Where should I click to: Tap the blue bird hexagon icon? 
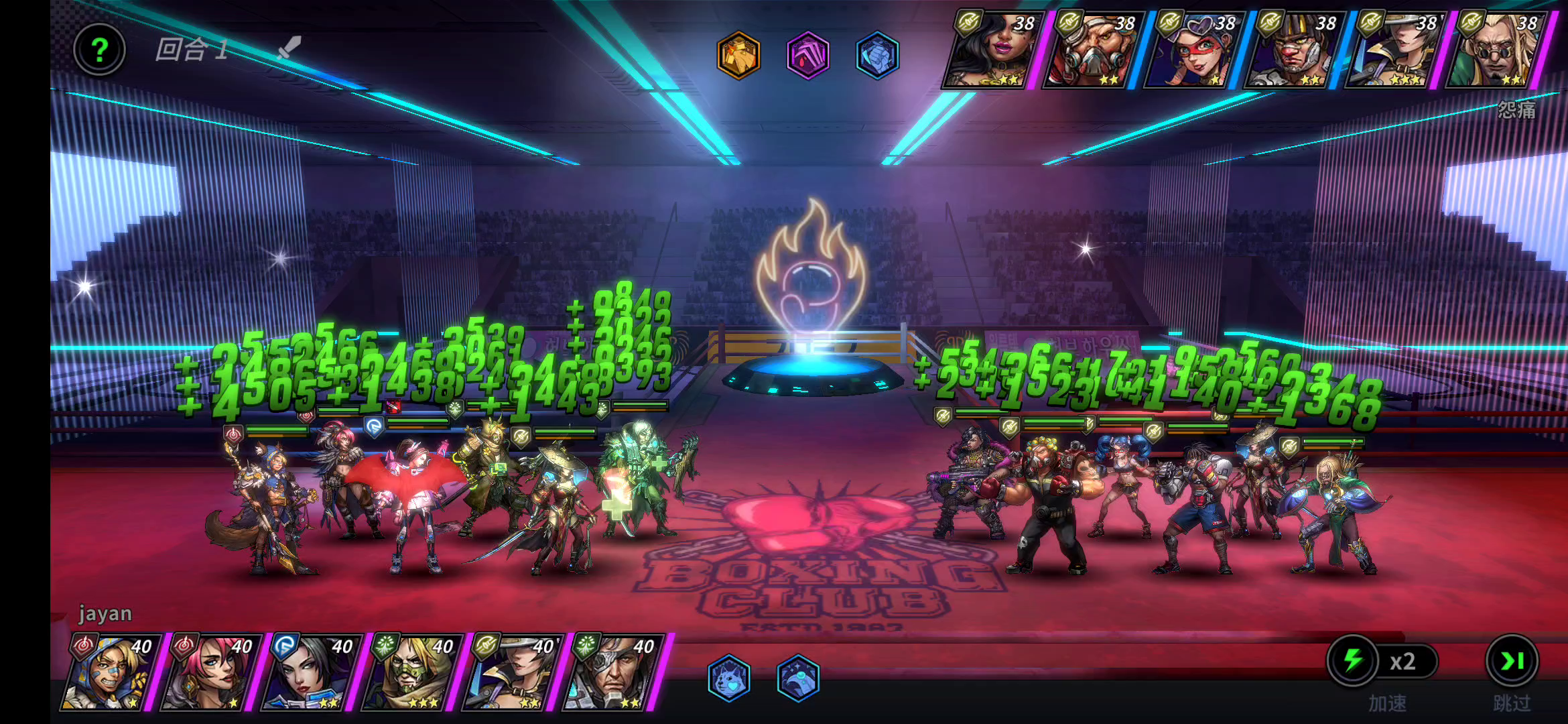(798, 678)
